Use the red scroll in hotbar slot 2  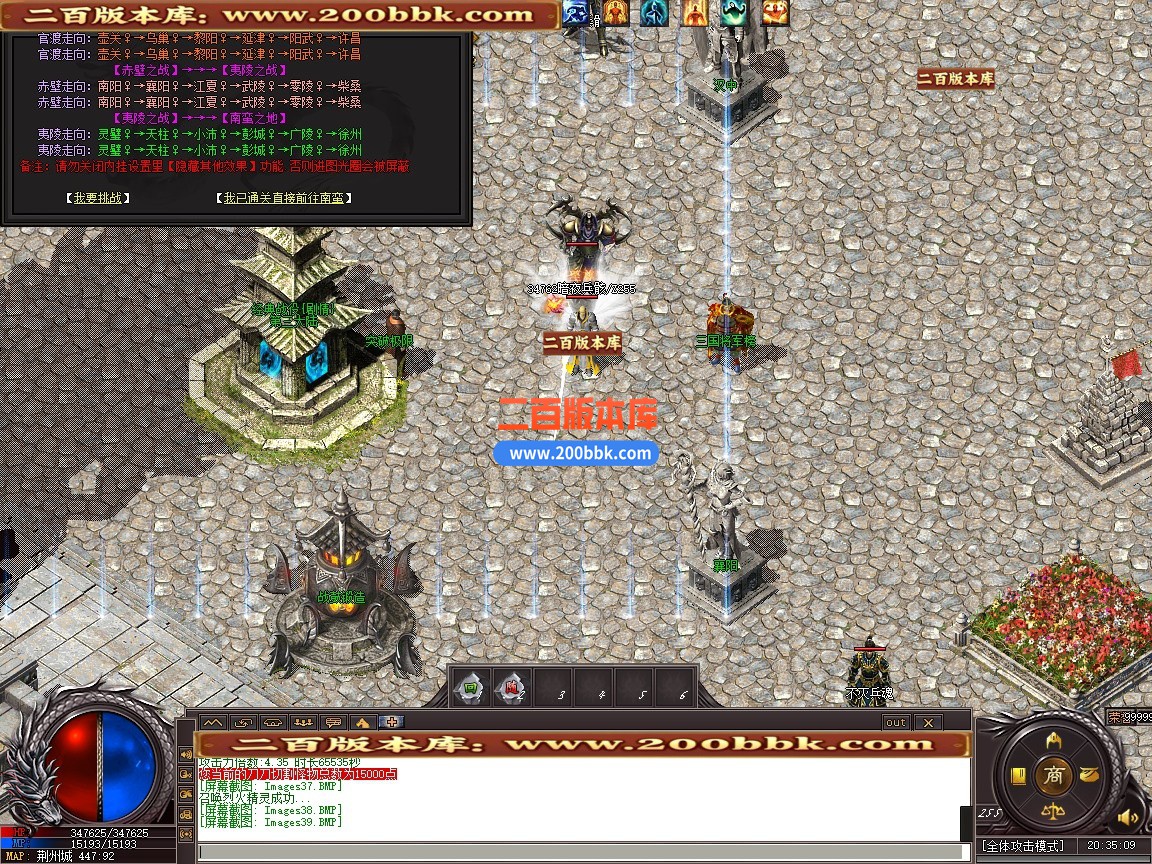510,688
